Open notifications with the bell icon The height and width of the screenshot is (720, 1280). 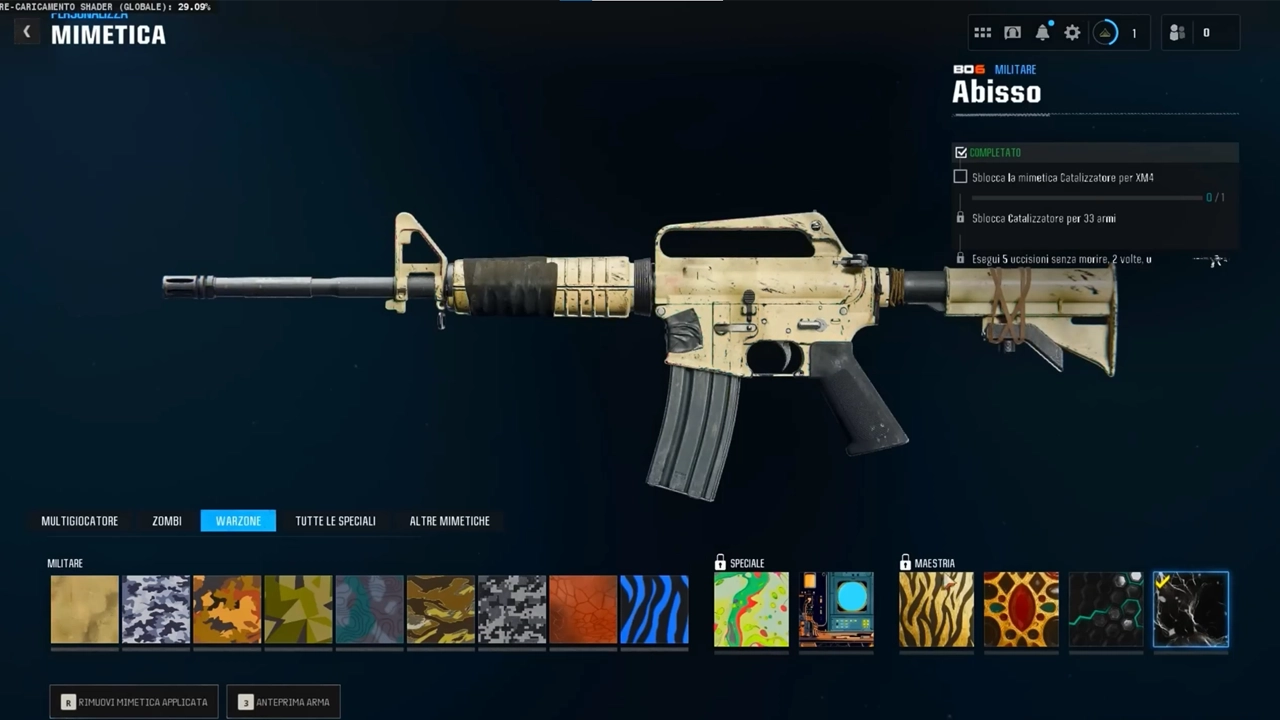(1042, 33)
